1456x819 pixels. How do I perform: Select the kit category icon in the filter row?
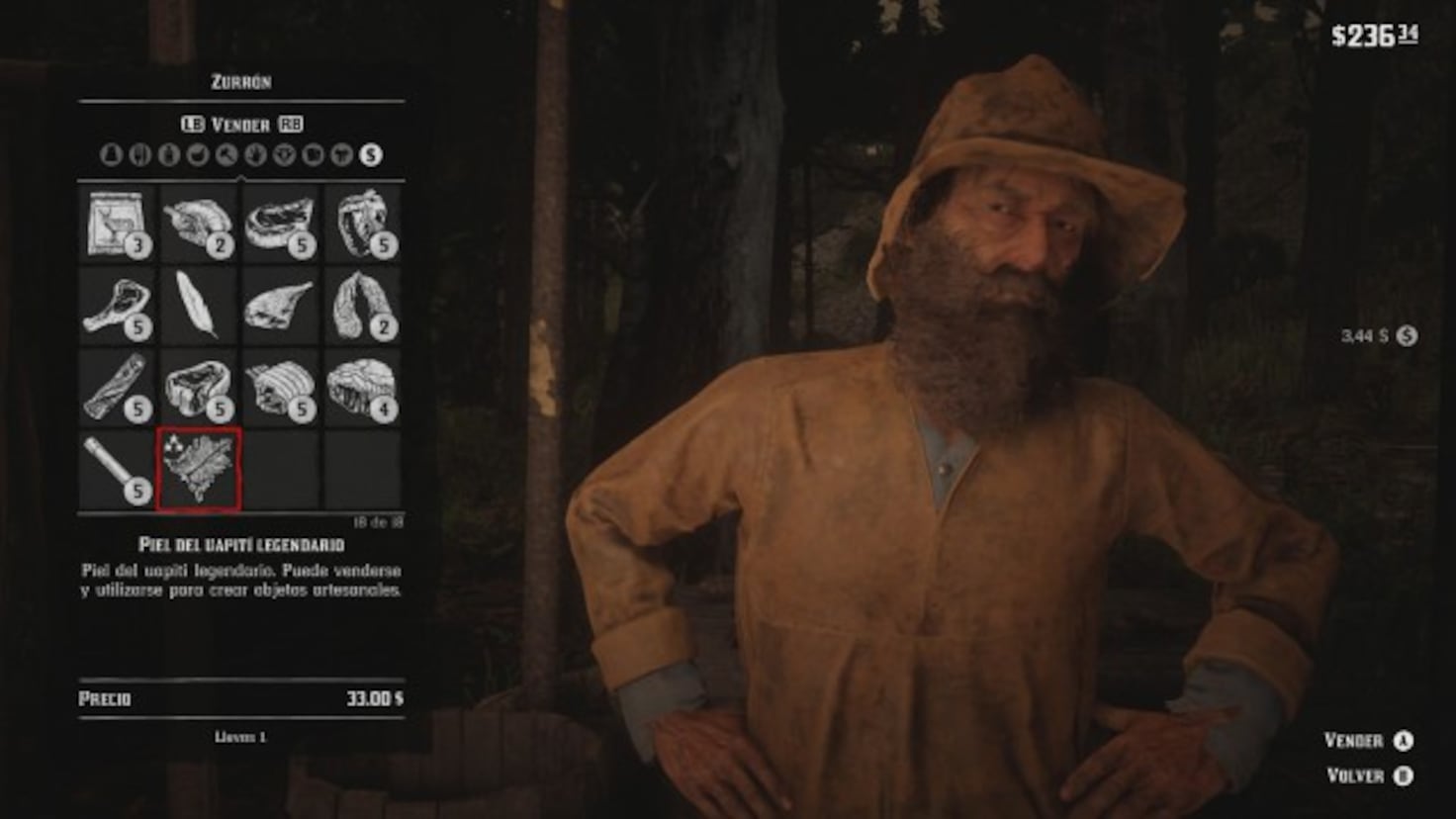(x=113, y=155)
